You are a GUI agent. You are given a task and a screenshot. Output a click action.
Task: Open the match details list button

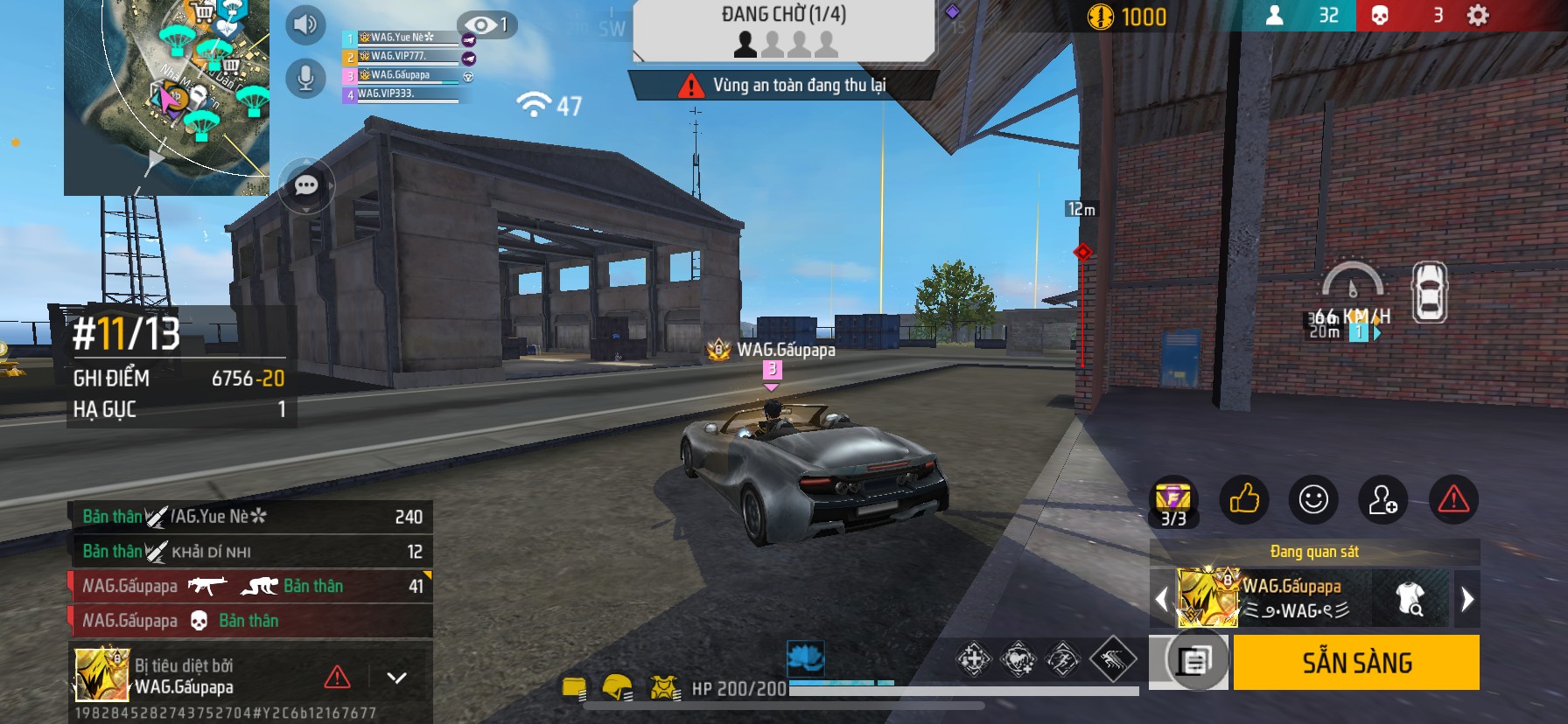coord(1193,661)
